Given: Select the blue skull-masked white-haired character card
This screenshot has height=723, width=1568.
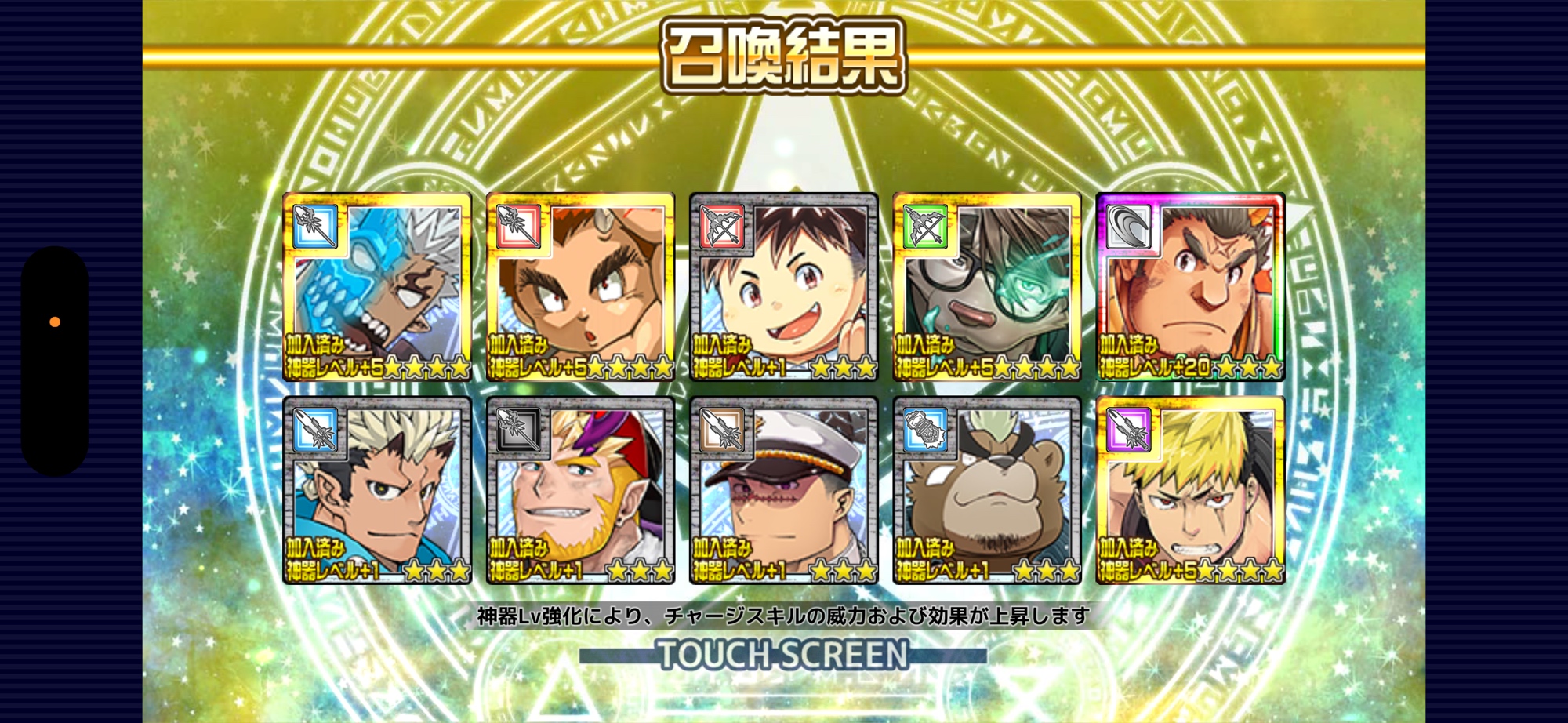Looking at the screenshot, I should (x=377, y=287).
